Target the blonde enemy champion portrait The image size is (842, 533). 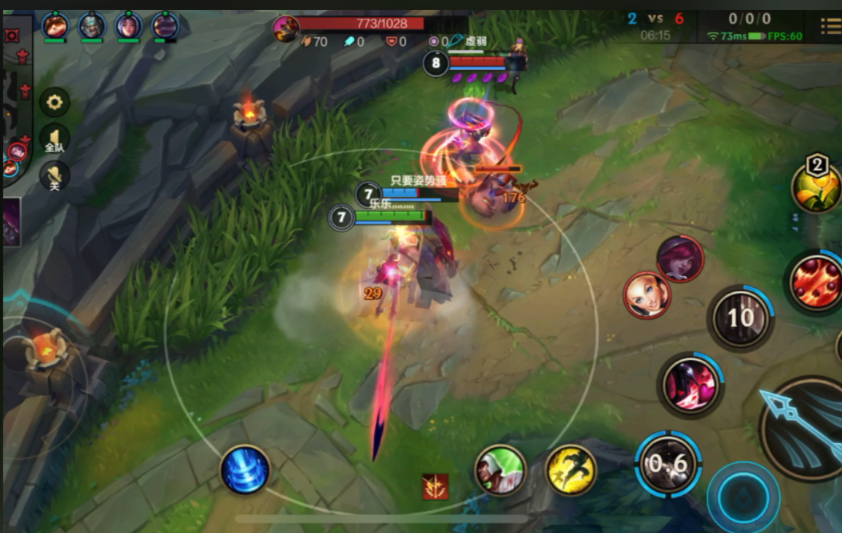pyautogui.click(x=647, y=296)
